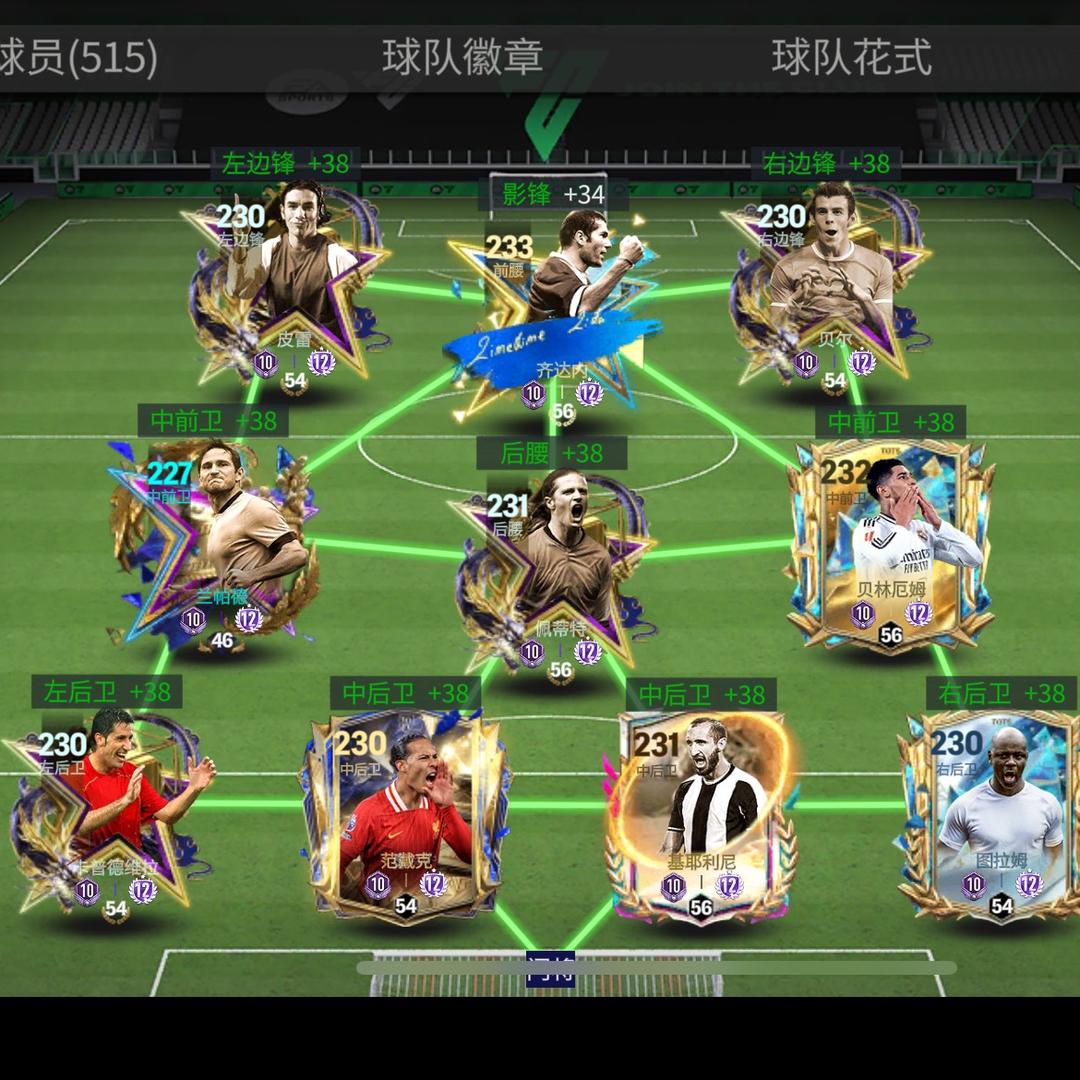Select left back 卡普德维拉 card
This screenshot has width=1080, height=1080.
click(x=112, y=810)
